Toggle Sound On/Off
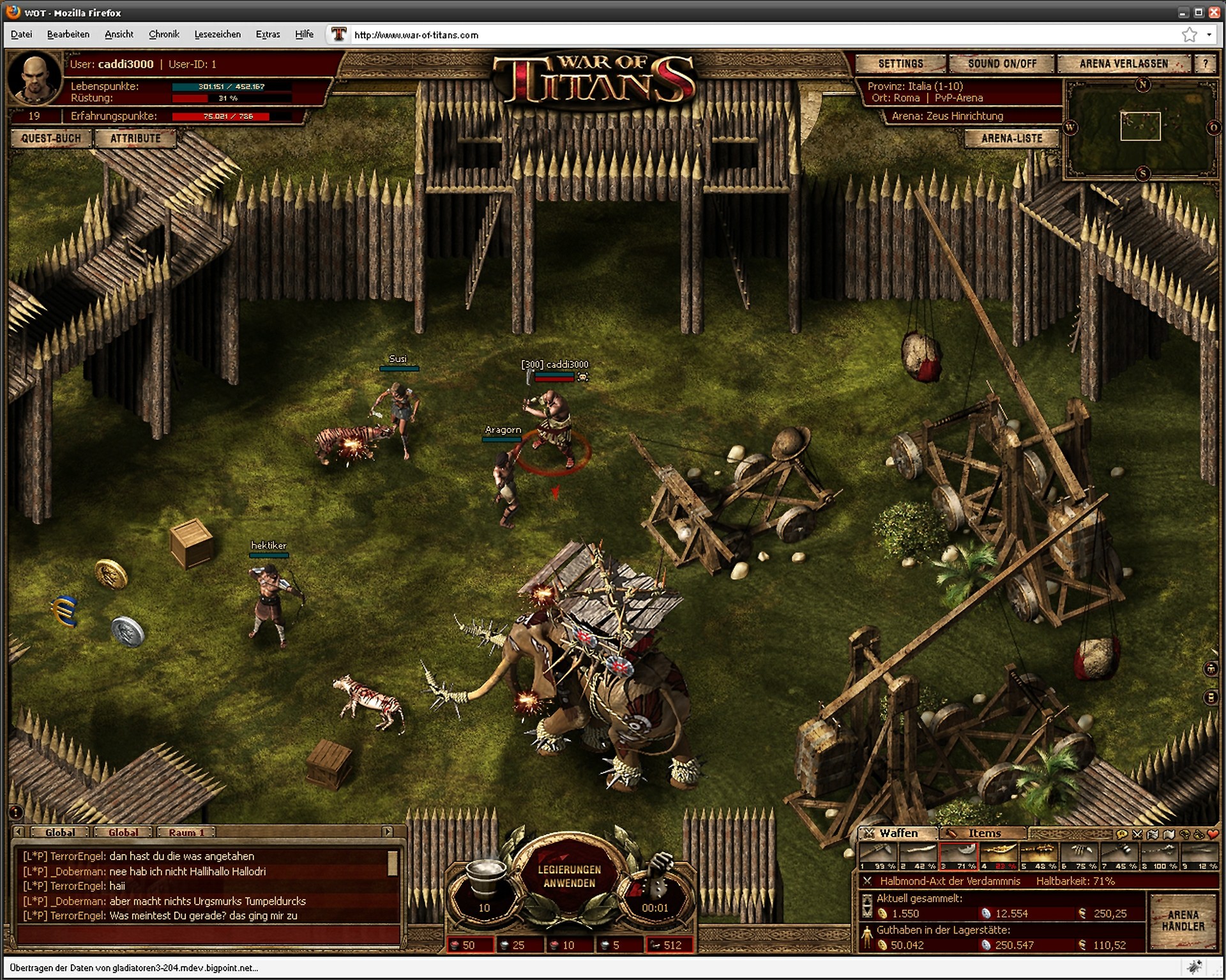 (1002, 64)
